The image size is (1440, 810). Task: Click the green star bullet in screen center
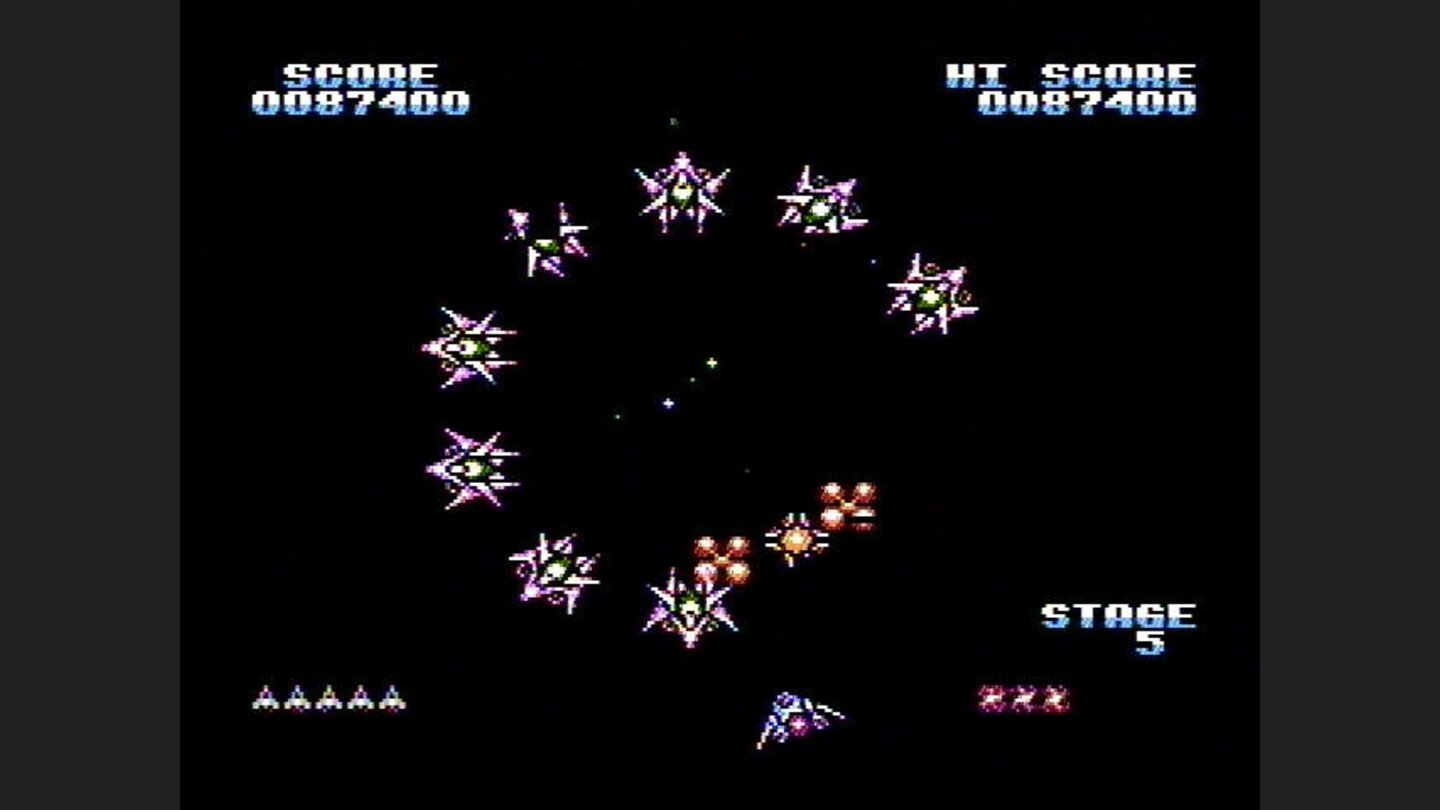click(x=712, y=362)
